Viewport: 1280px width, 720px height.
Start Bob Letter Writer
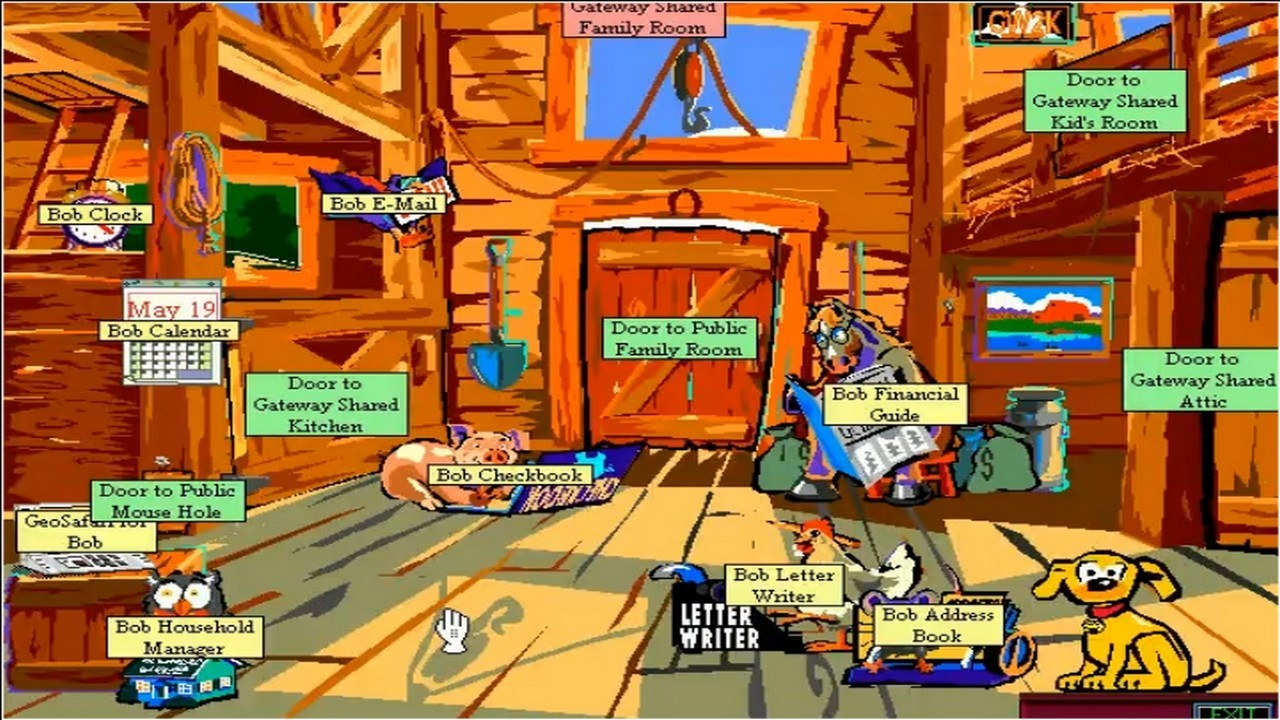783,585
